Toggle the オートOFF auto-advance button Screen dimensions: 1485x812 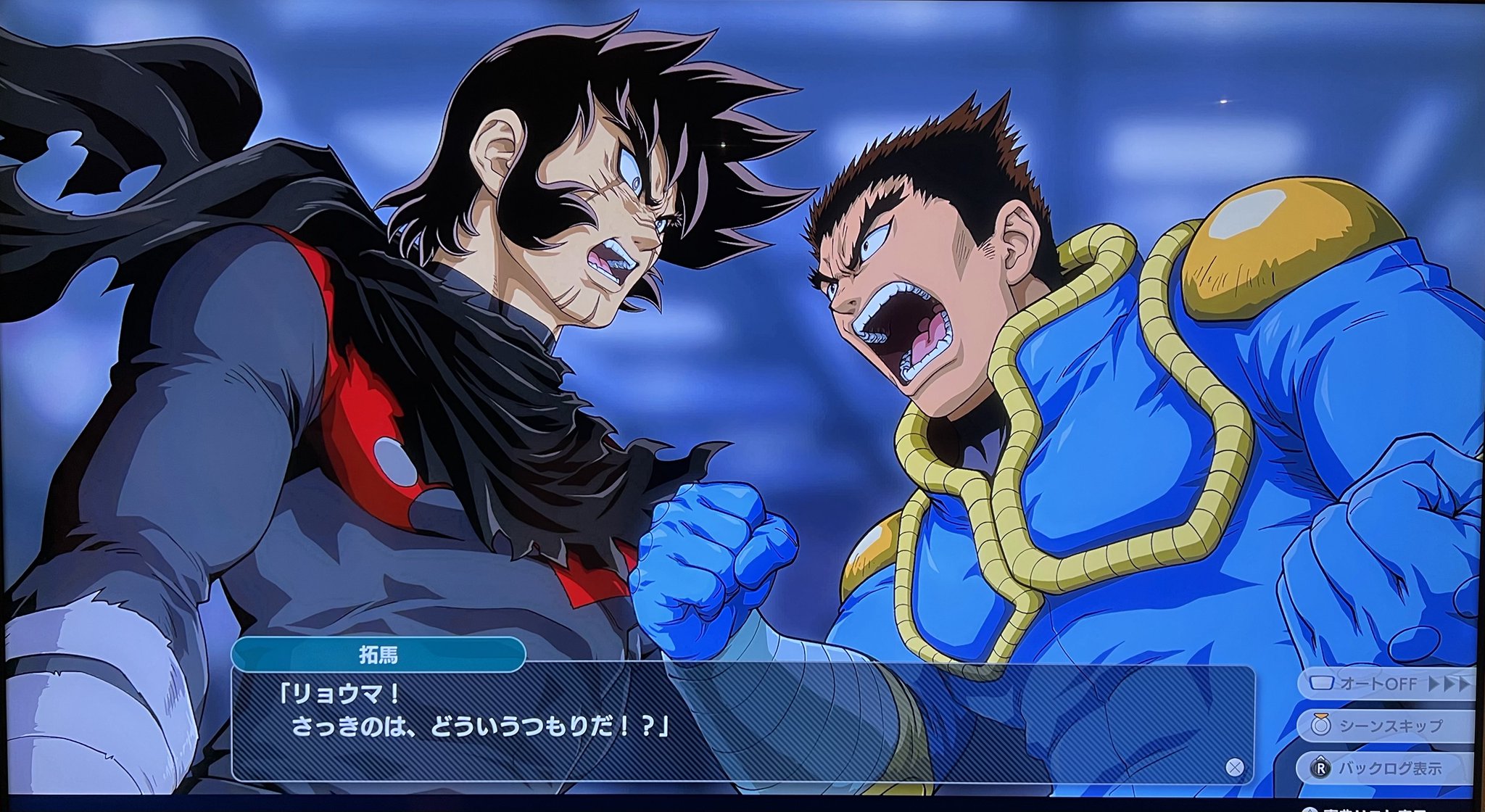1385,684
